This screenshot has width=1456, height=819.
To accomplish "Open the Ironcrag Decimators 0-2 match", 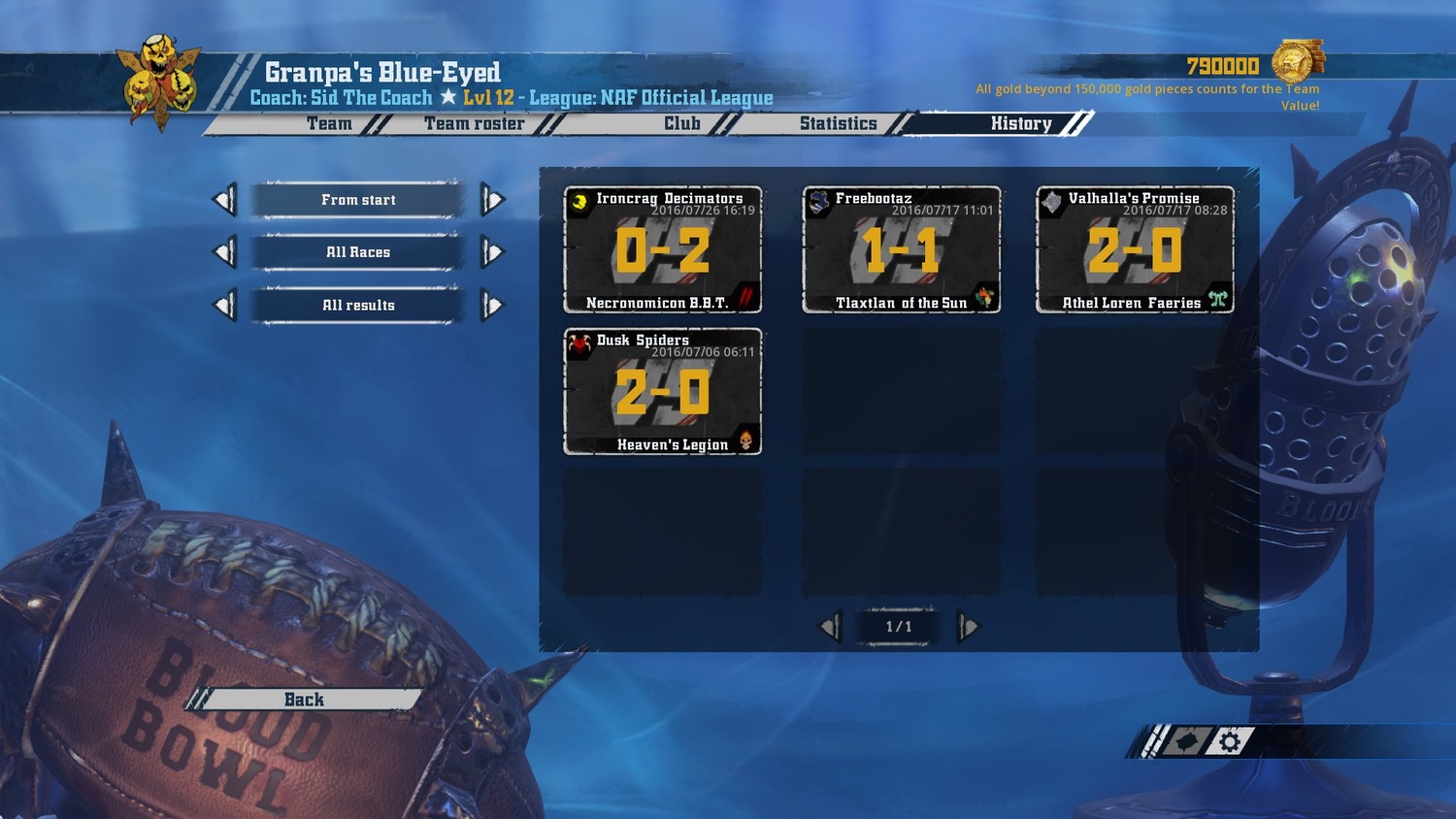I will tap(662, 250).
